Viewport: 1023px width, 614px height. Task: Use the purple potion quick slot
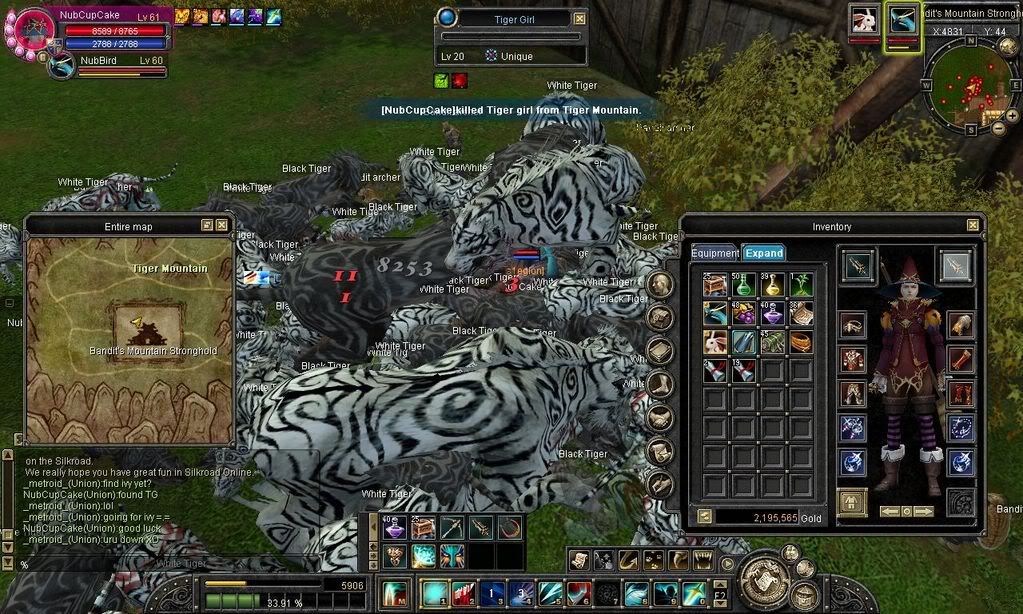tap(395, 527)
